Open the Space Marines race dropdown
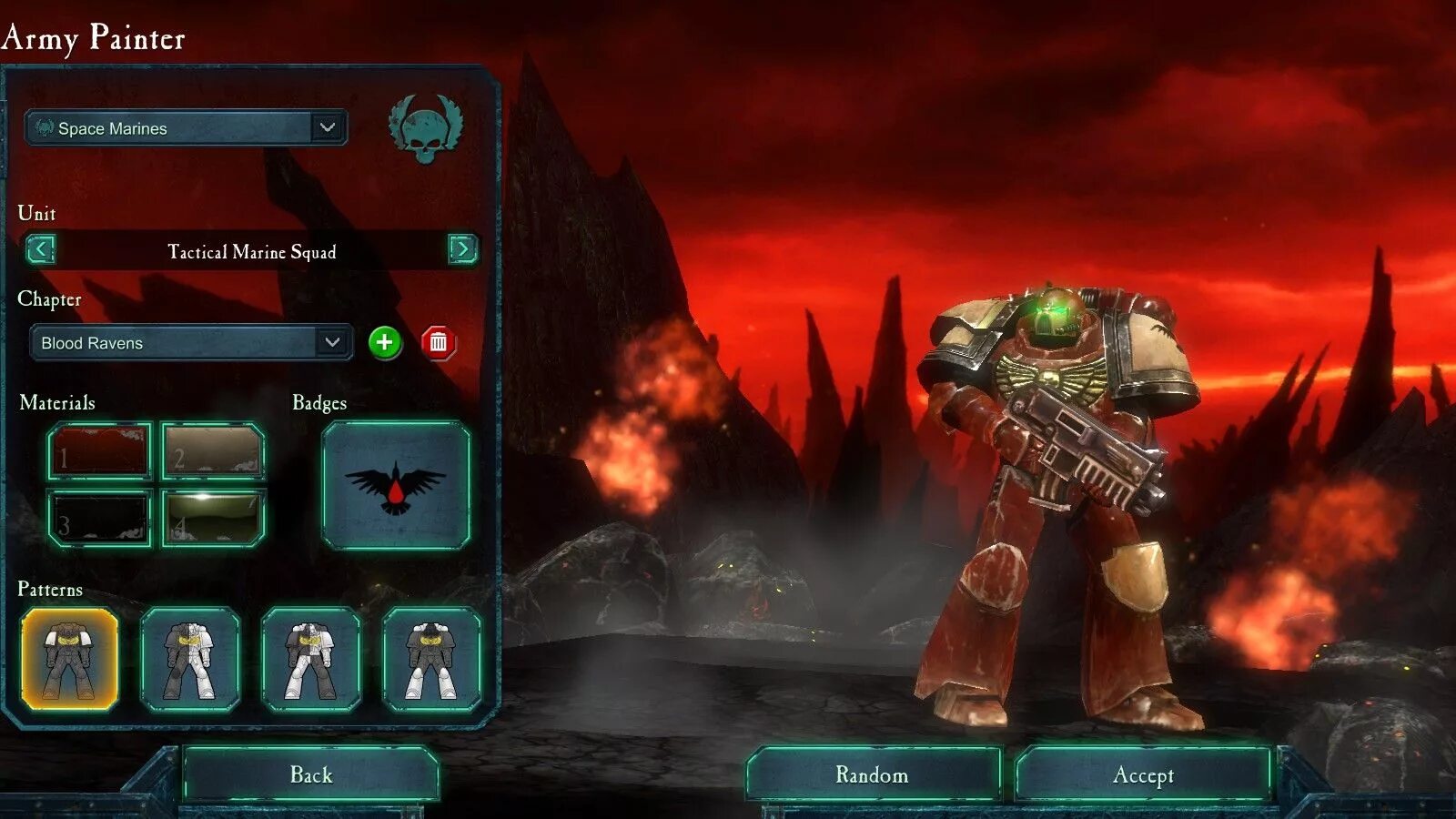1456x819 pixels. pyautogui.click(x=186, y=128)
